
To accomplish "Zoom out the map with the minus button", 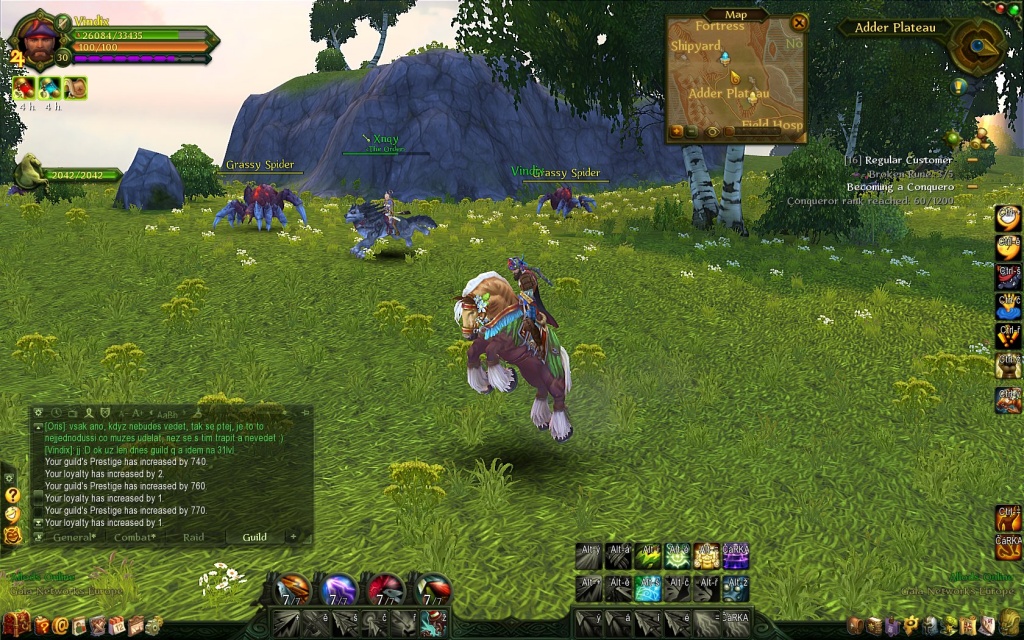I will tap(692, 131).
